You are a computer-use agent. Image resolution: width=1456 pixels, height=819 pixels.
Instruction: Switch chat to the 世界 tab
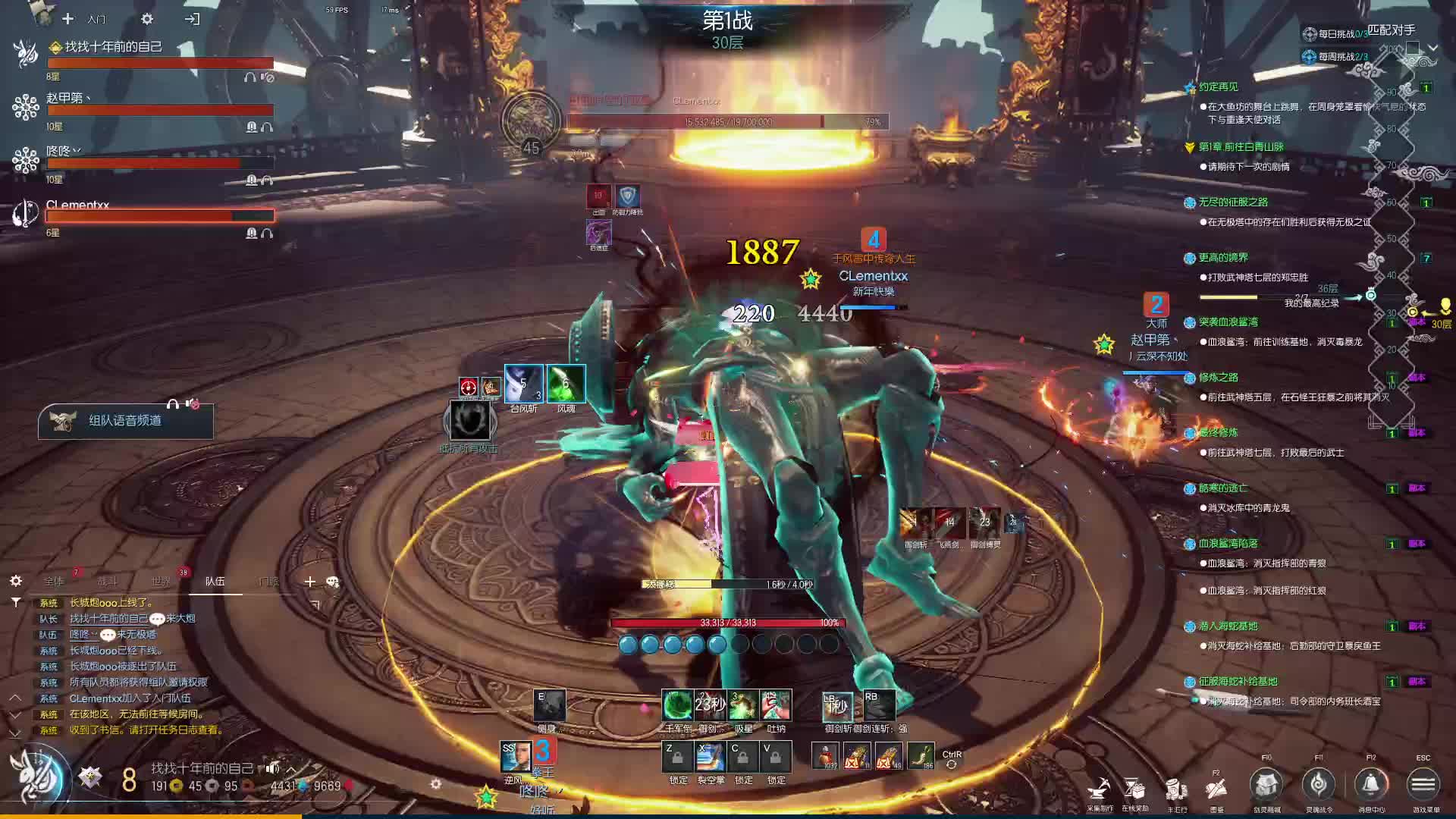coord(161,582)
